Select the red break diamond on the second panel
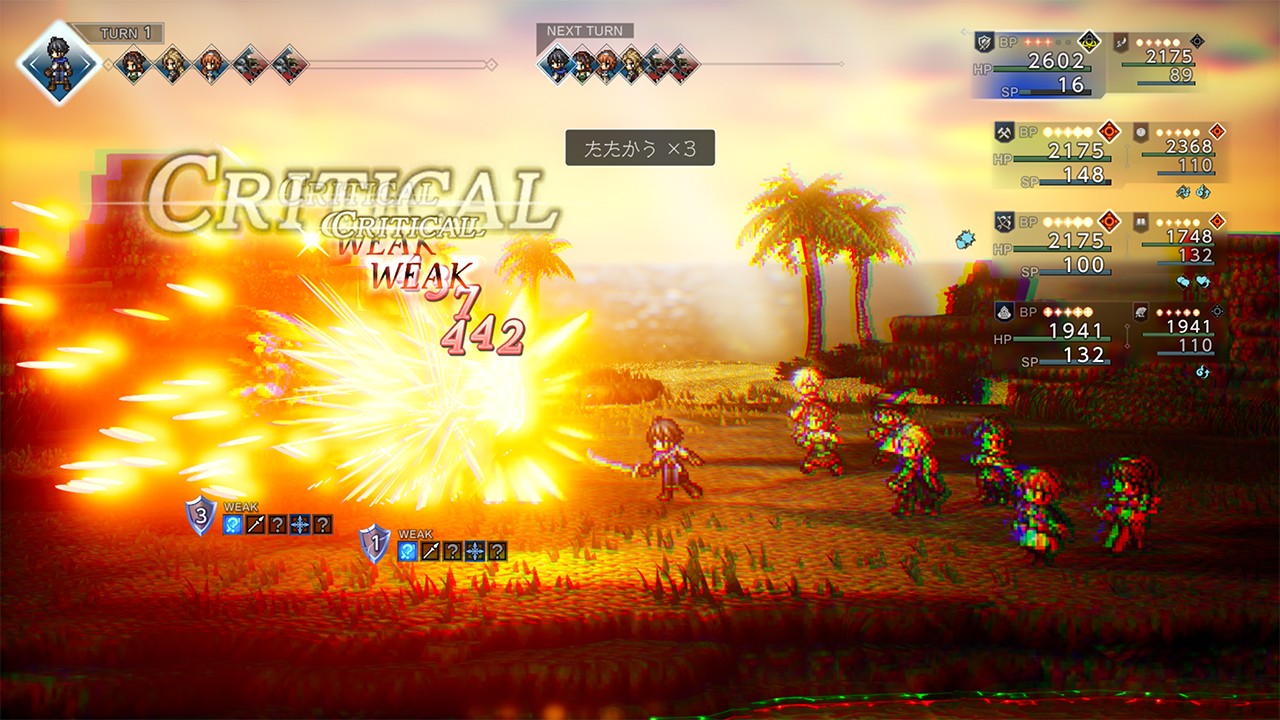Viewport: 1280px width, 720px height. point(1109,131)
